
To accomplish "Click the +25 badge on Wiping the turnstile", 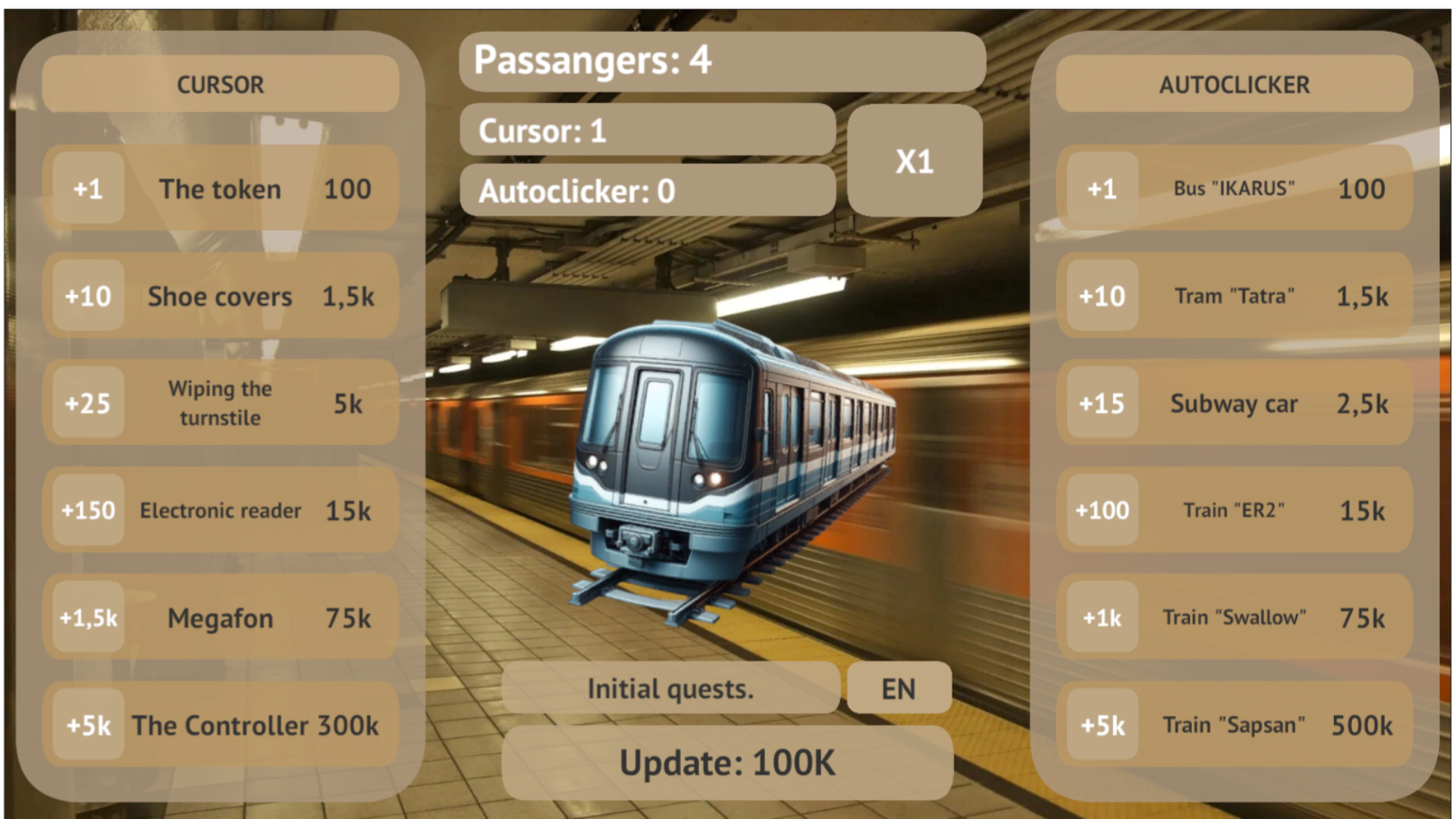I will click(x=86, y=404).
